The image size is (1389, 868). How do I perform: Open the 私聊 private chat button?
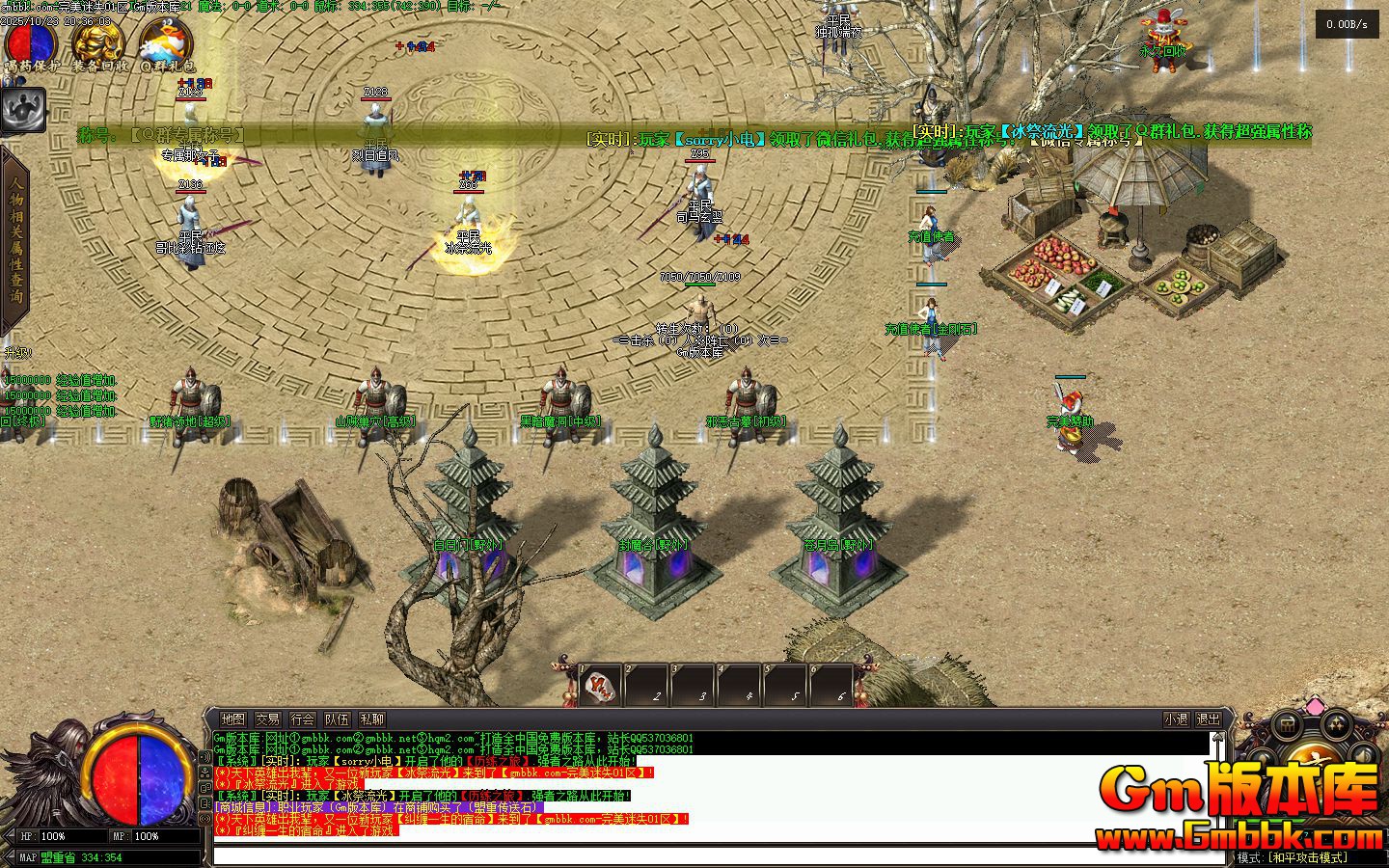[371, 719]
